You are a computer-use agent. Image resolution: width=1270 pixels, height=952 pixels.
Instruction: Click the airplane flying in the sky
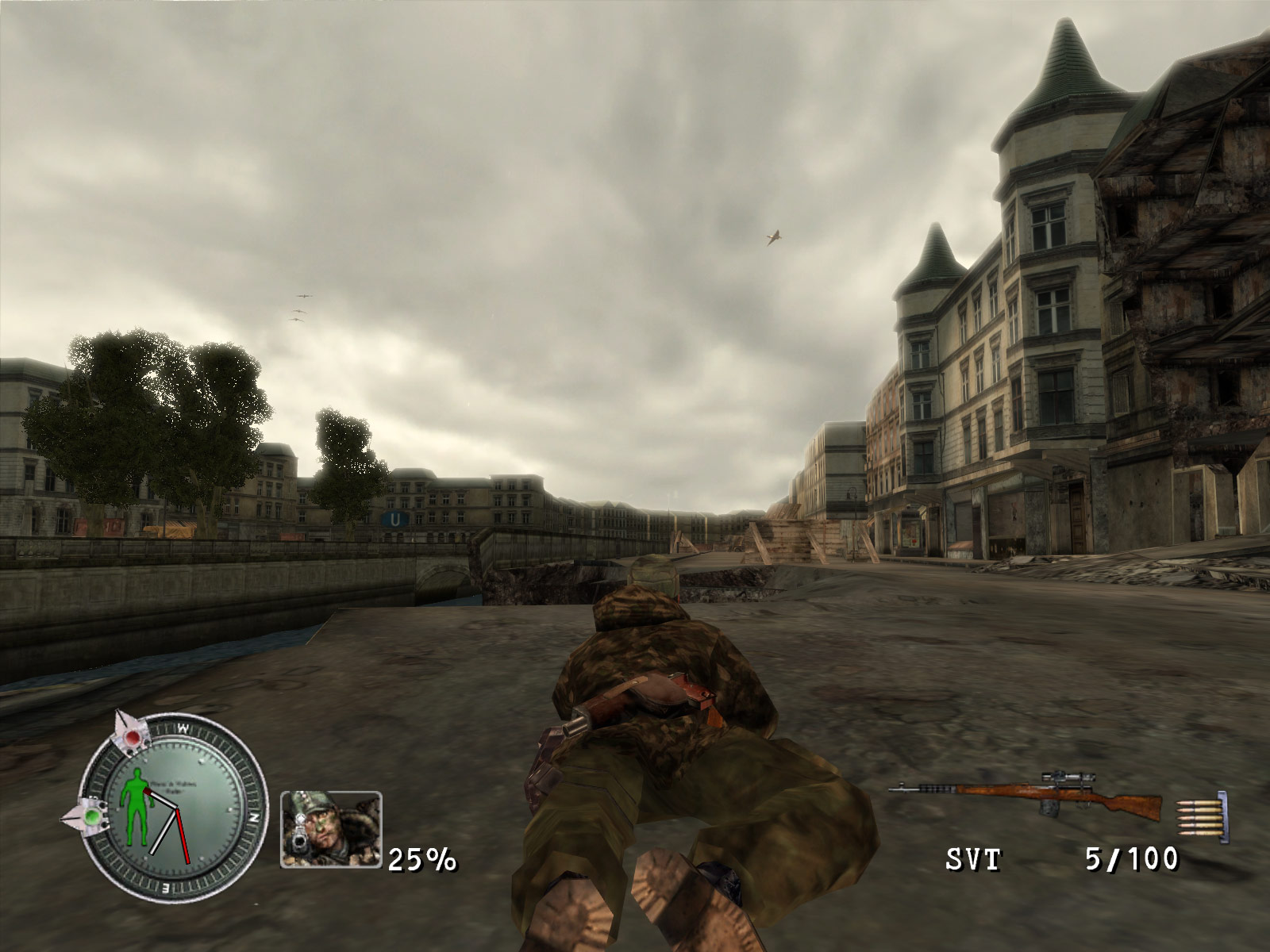click(773, 236)
